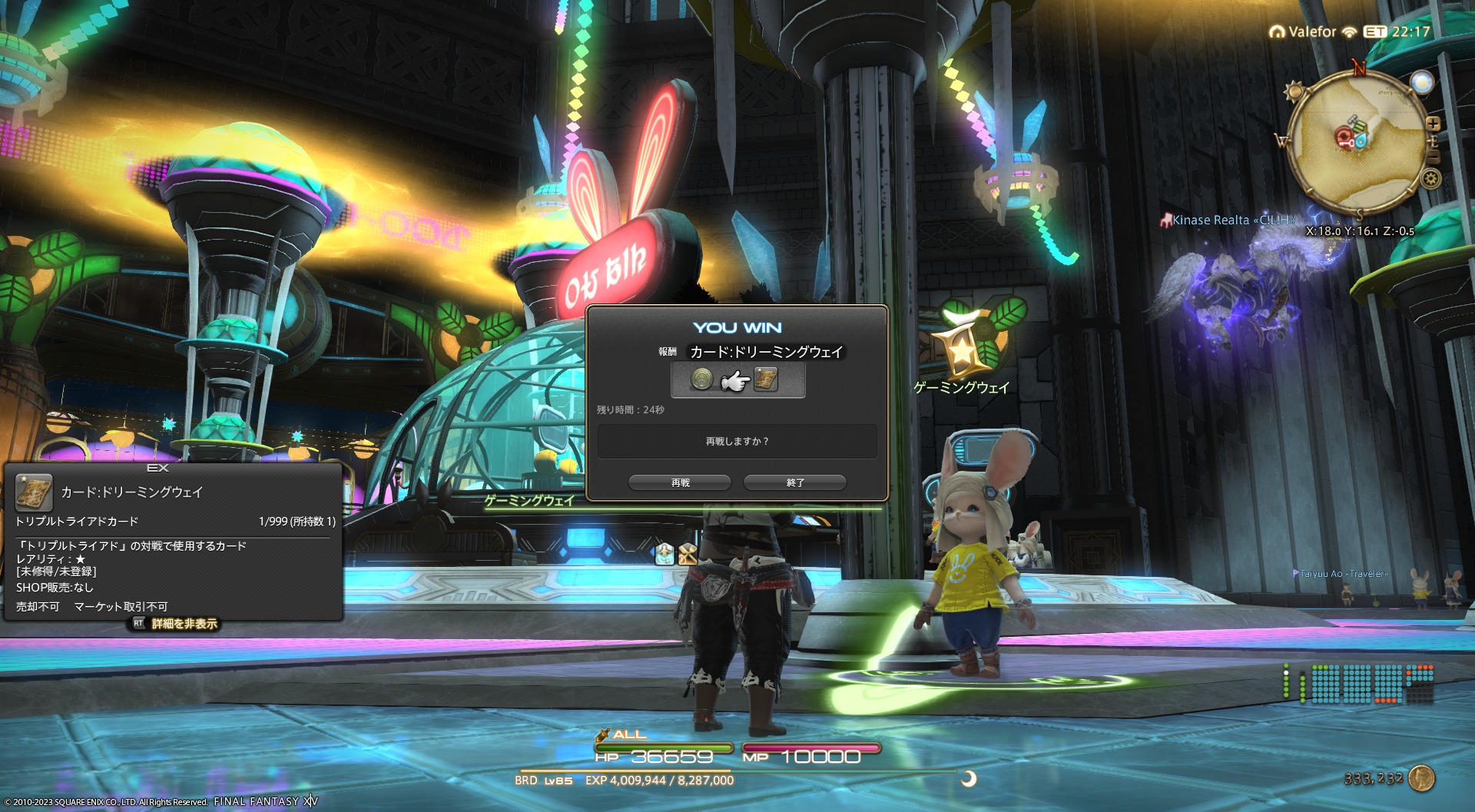
Task: Click the gold coin currency icon
Action: click(x=1422, y=778)
